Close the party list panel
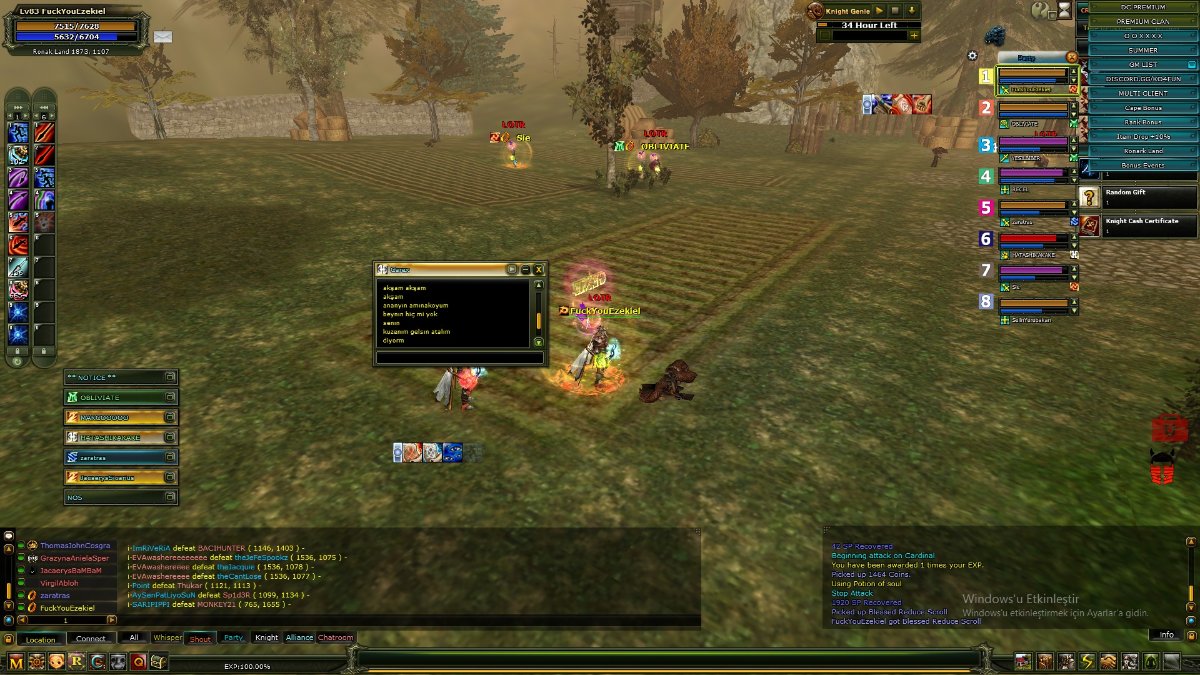Viewport: 1200px width, 675px height. (1072, 57)
